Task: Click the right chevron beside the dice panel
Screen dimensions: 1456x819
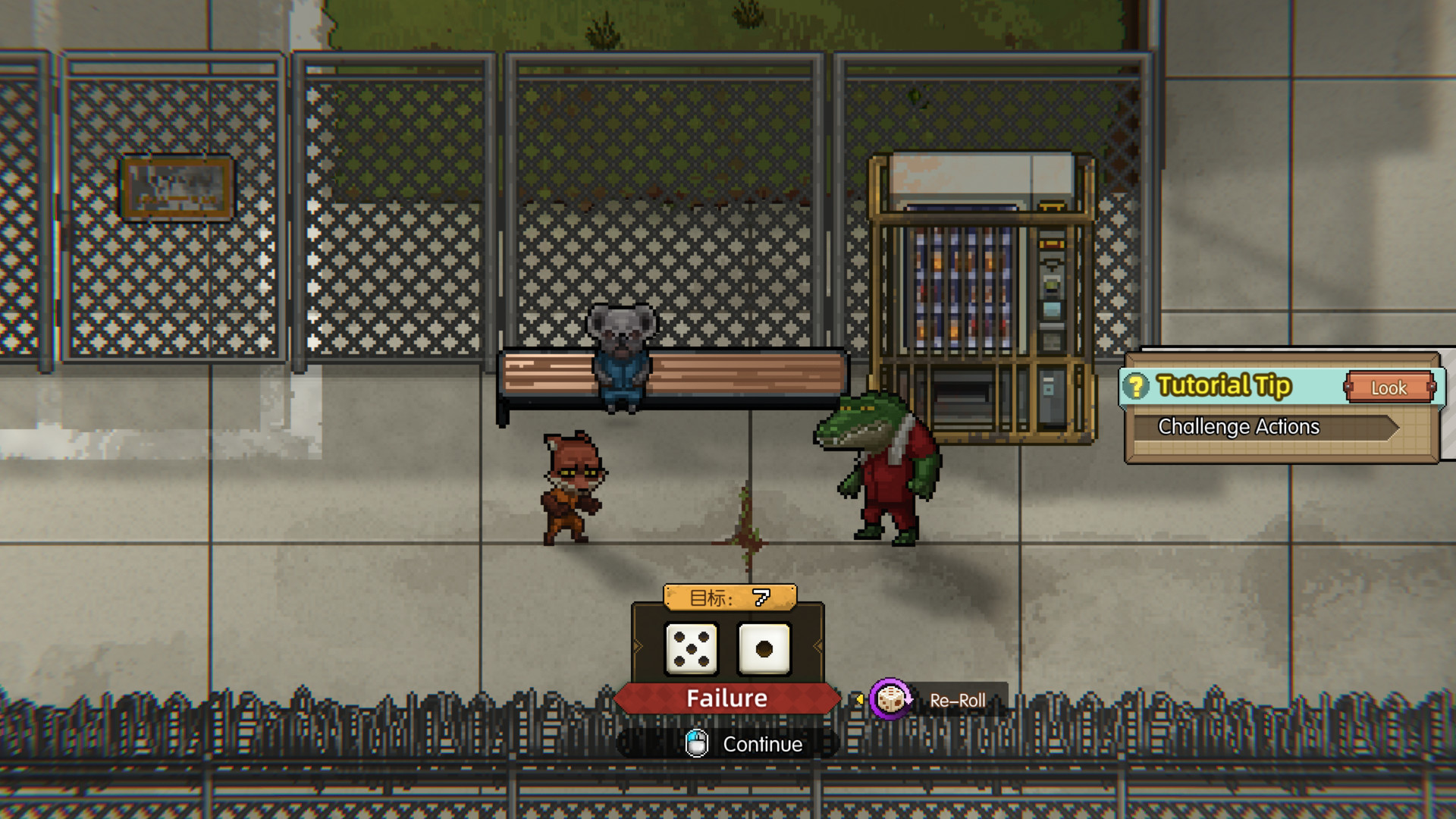Action: point(816,645)
